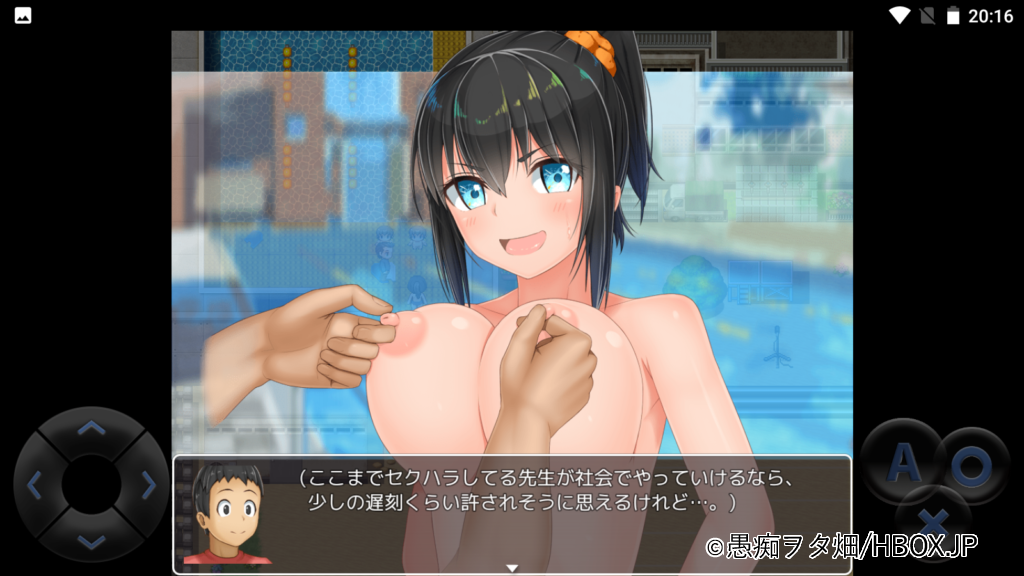Image resolution: width=1024 pixels, height=576 pixels.
Task: Tap the left arrow on the virtual D-pad
Action: tap(34, 486)
